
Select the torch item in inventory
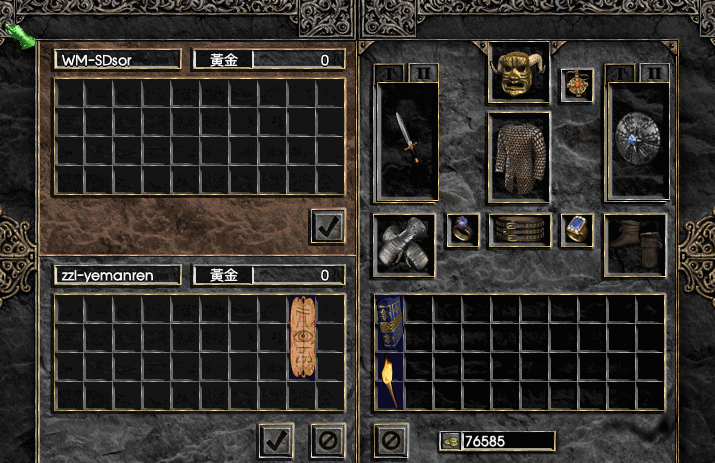[x=389, y=380]
